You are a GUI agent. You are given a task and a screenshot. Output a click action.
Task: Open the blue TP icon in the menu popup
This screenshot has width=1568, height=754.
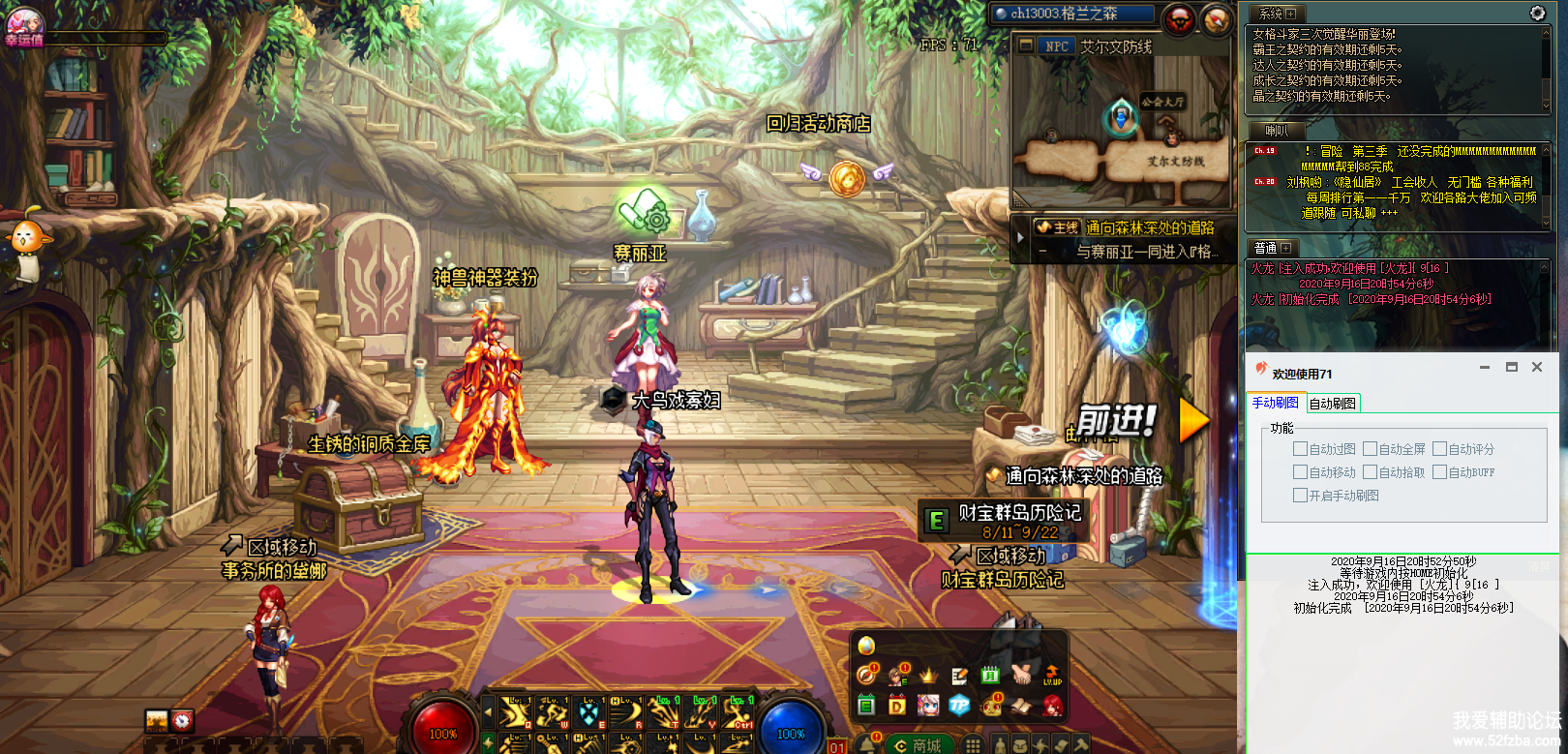[x=958, y=706]
